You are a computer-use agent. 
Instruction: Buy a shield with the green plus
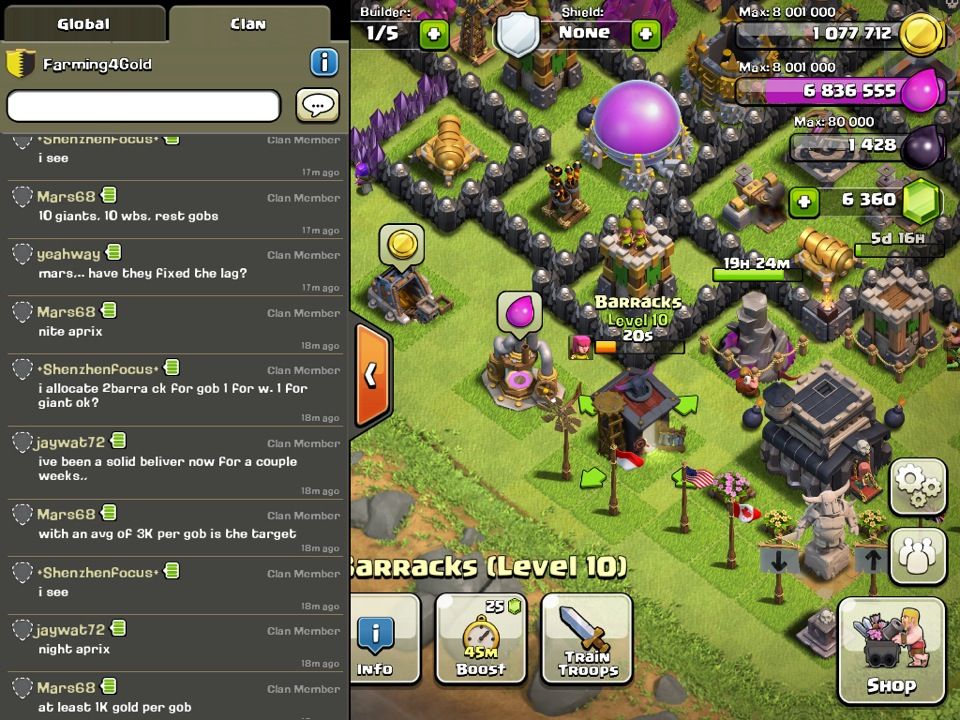click(x=645, y=33)
